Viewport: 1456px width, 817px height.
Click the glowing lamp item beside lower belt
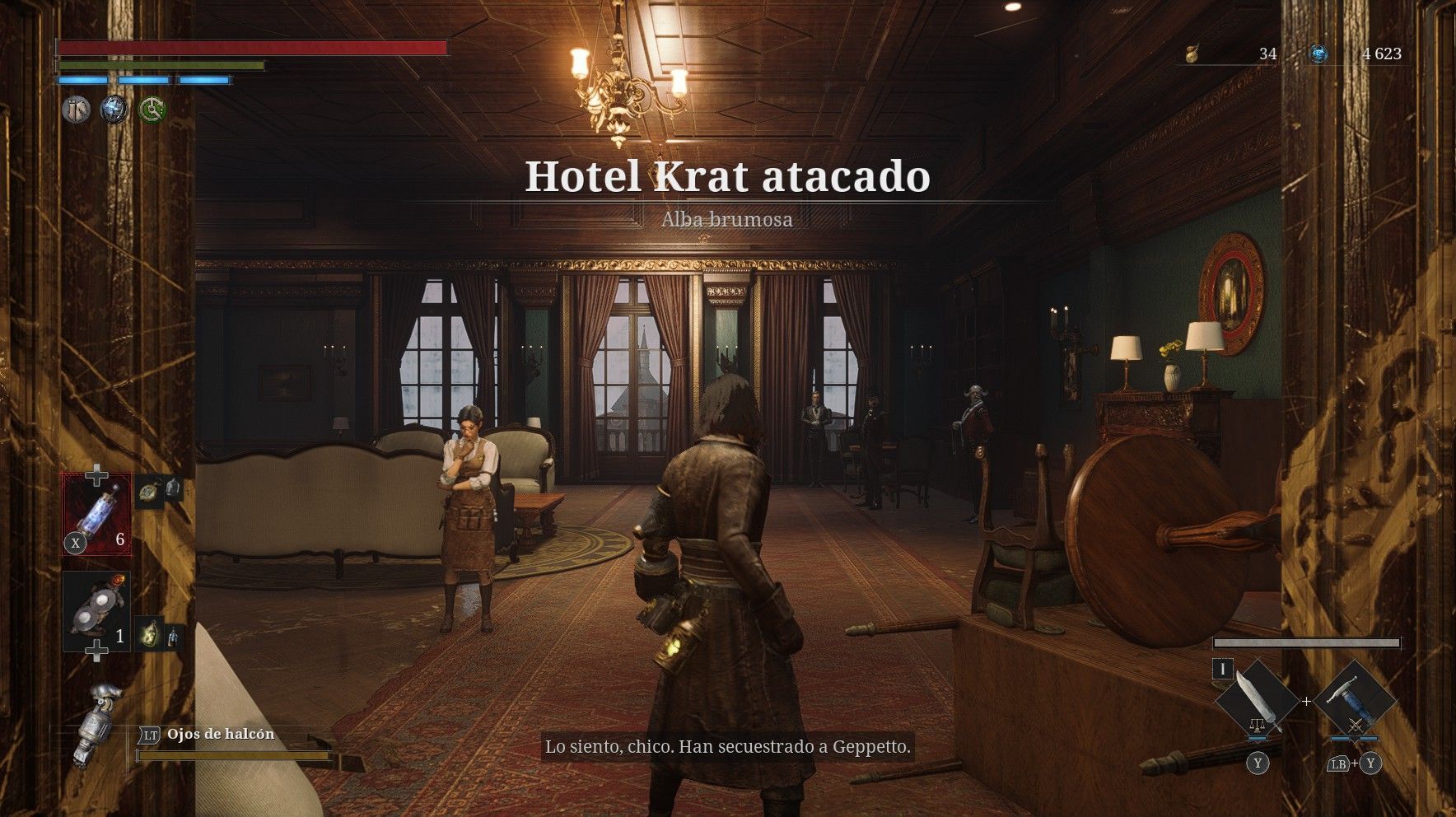pyautogui.click(x=150, y=633)
